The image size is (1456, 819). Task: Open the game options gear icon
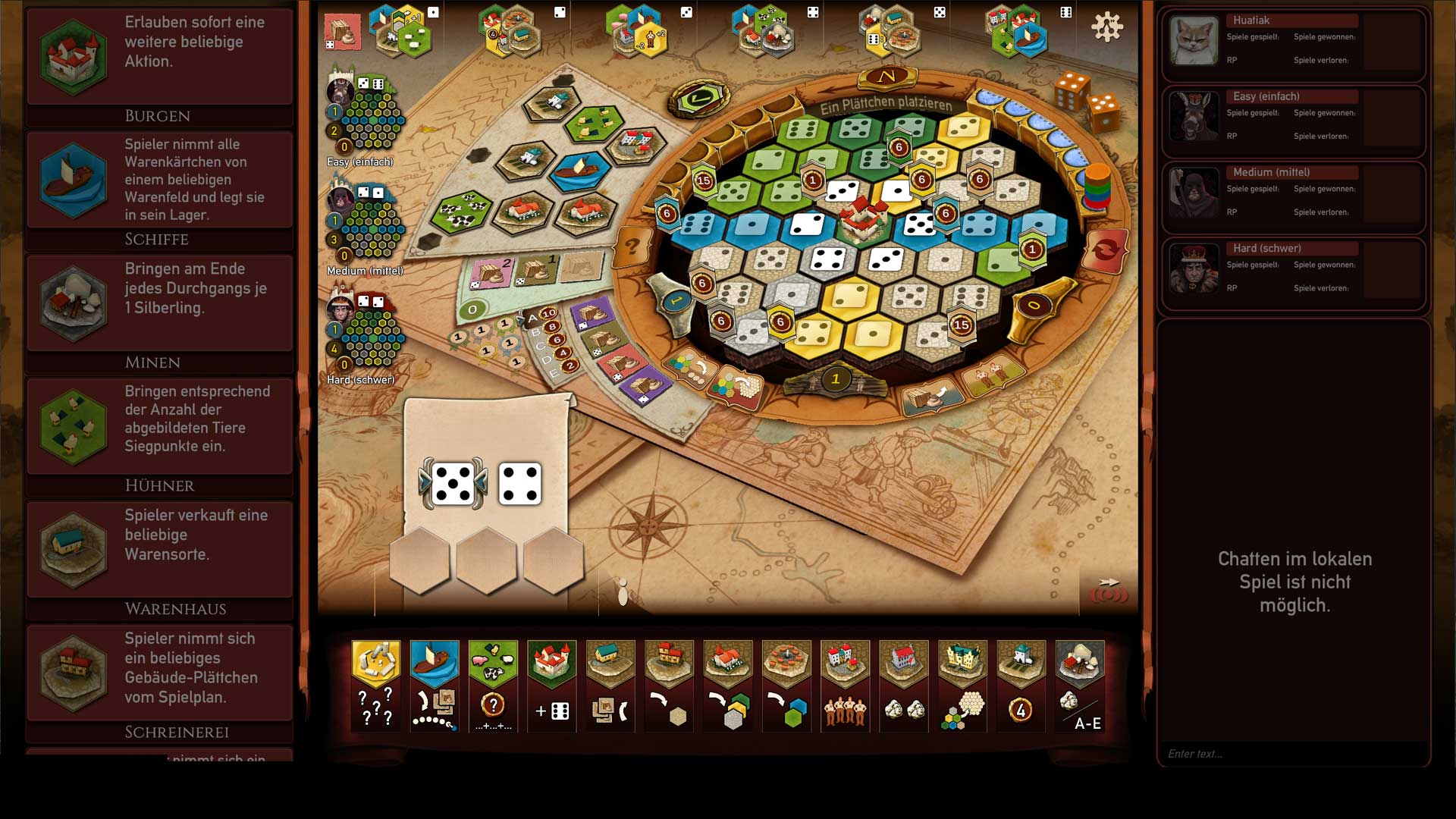point(1108,26)
